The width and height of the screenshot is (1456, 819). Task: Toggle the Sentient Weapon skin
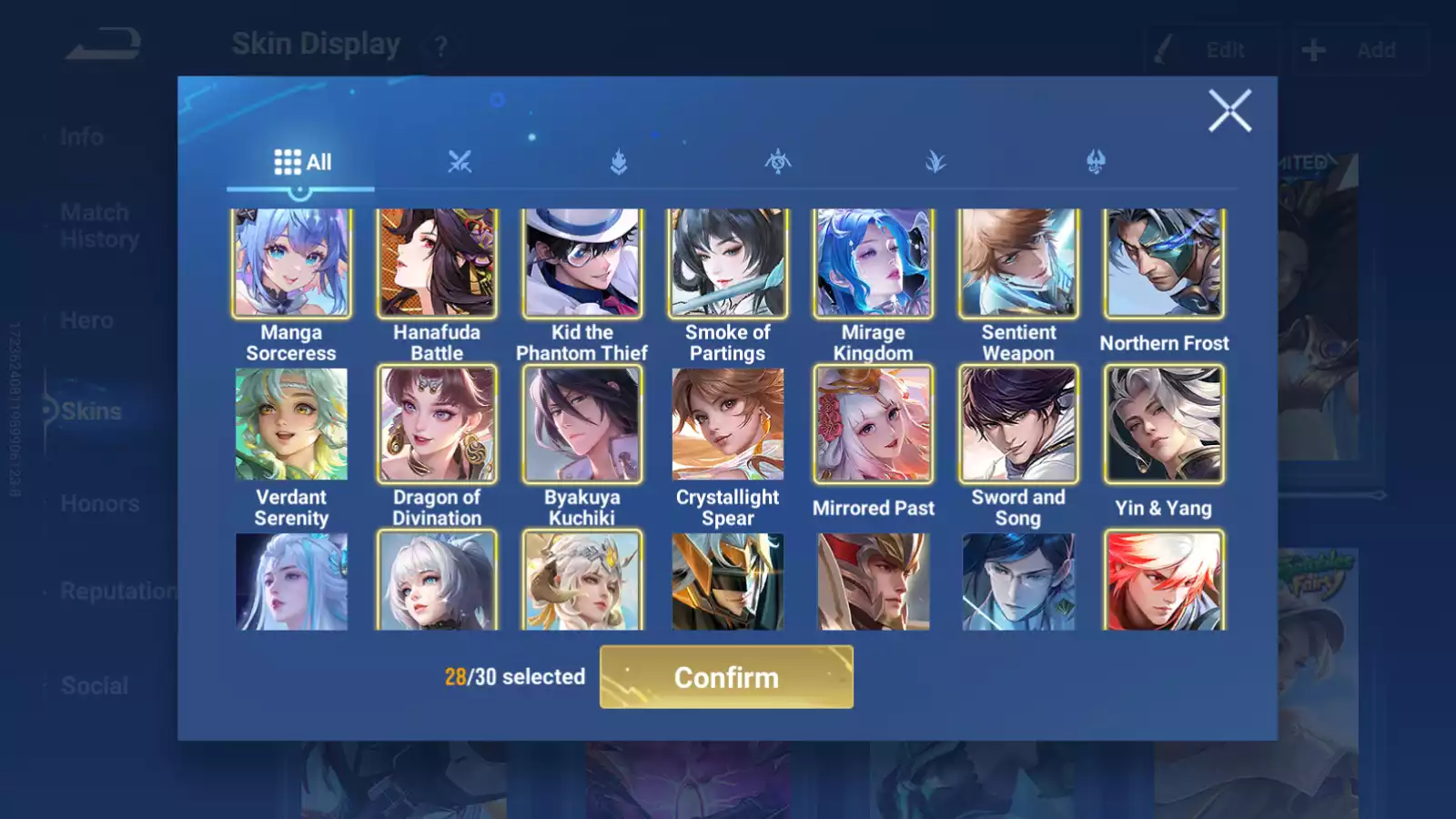(1018, 263)
